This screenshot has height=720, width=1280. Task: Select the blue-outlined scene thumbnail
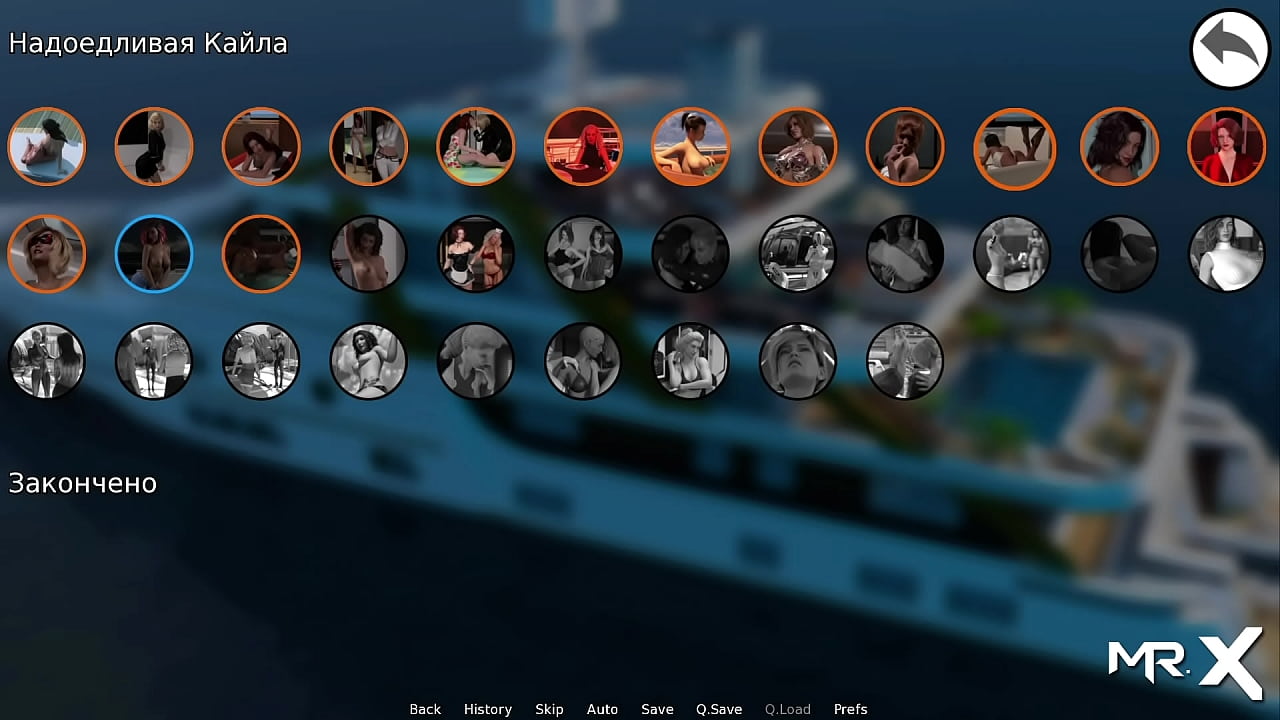coord(154,254)
